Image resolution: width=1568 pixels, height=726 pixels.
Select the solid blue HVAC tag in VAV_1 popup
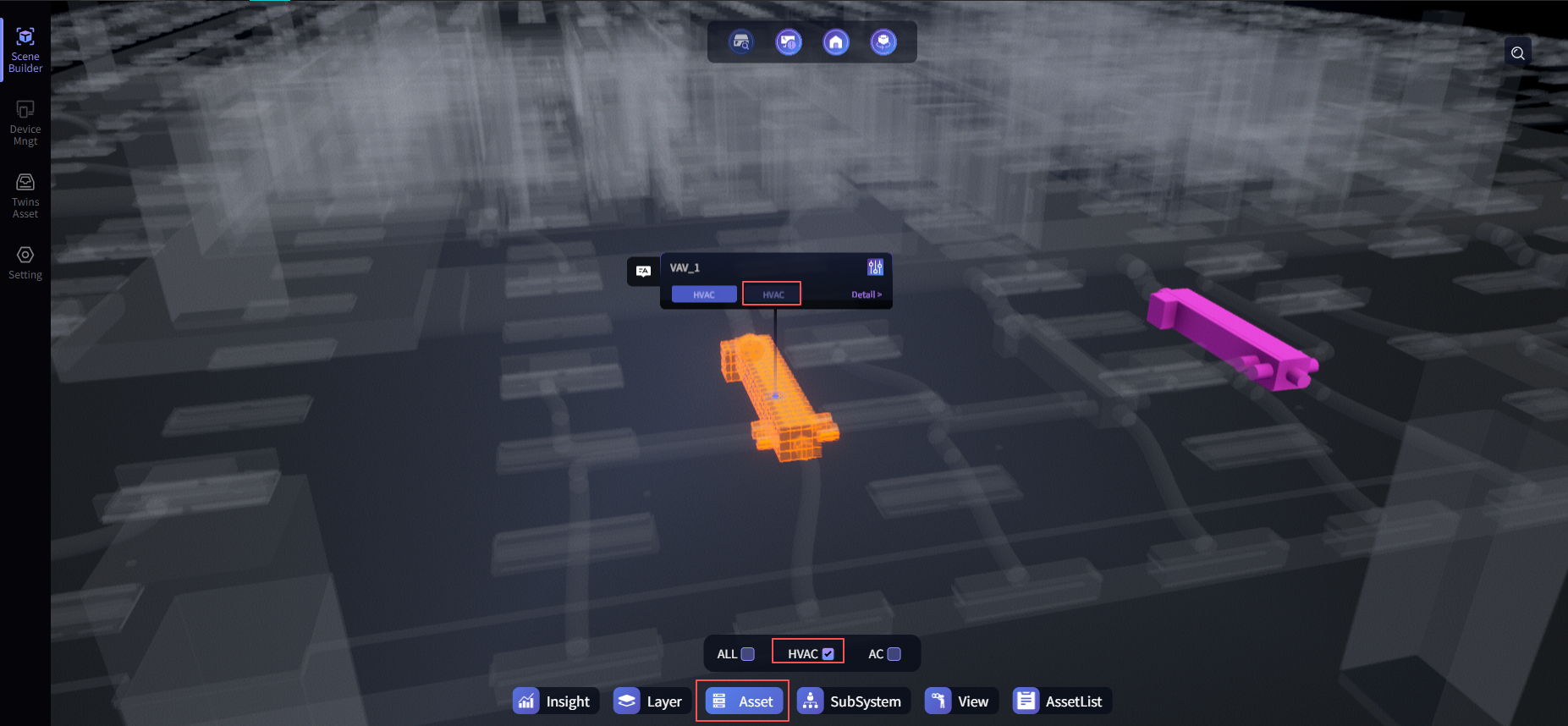tap(704, 294)
